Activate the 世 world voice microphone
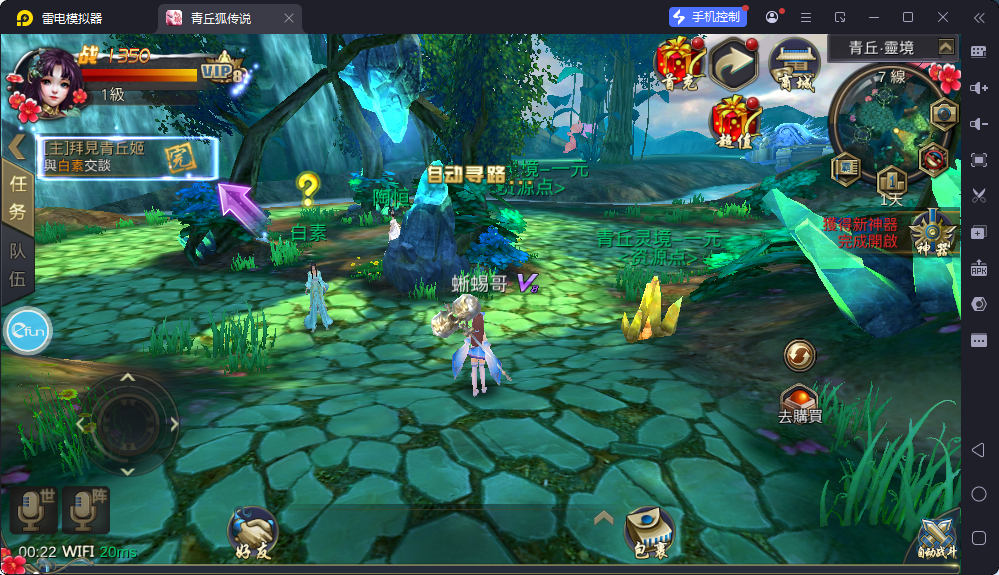Image resolution: width=999 pixels, height=575 pixels. click(33, 511)
